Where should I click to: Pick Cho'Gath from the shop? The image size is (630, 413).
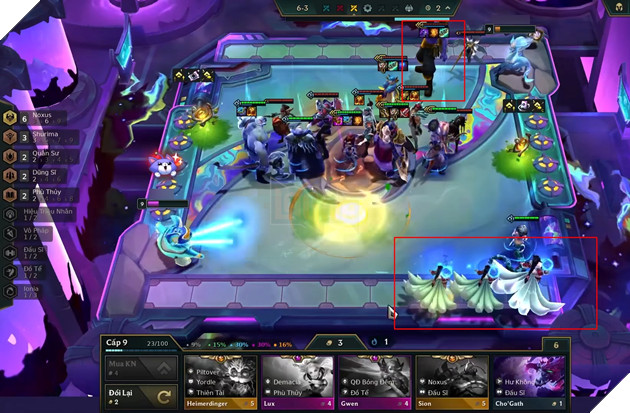point(529,380)
